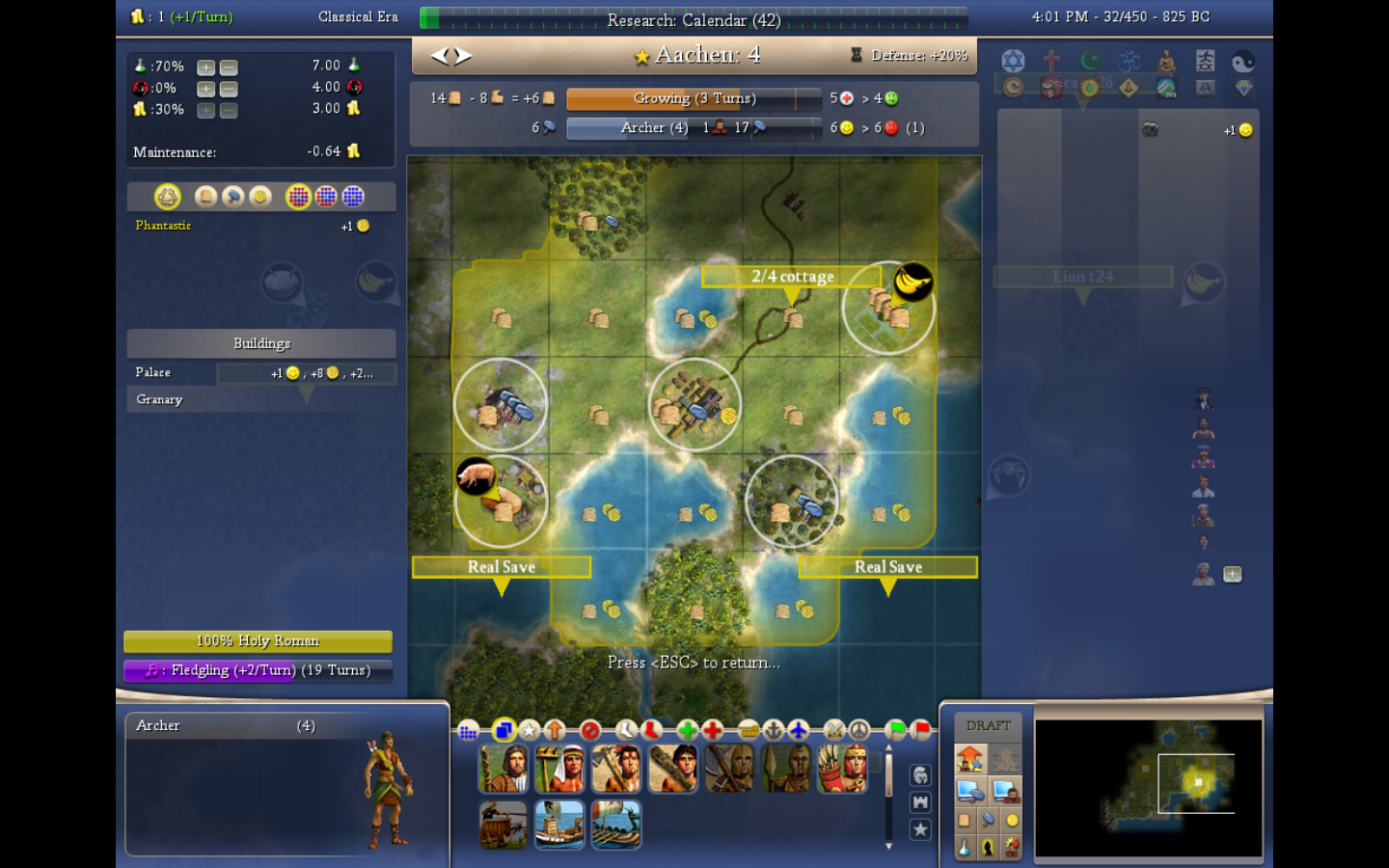Click the Taoism yin-yang religion icon
This screenshot has width=1389, height=868.
tap(1244, 61)
